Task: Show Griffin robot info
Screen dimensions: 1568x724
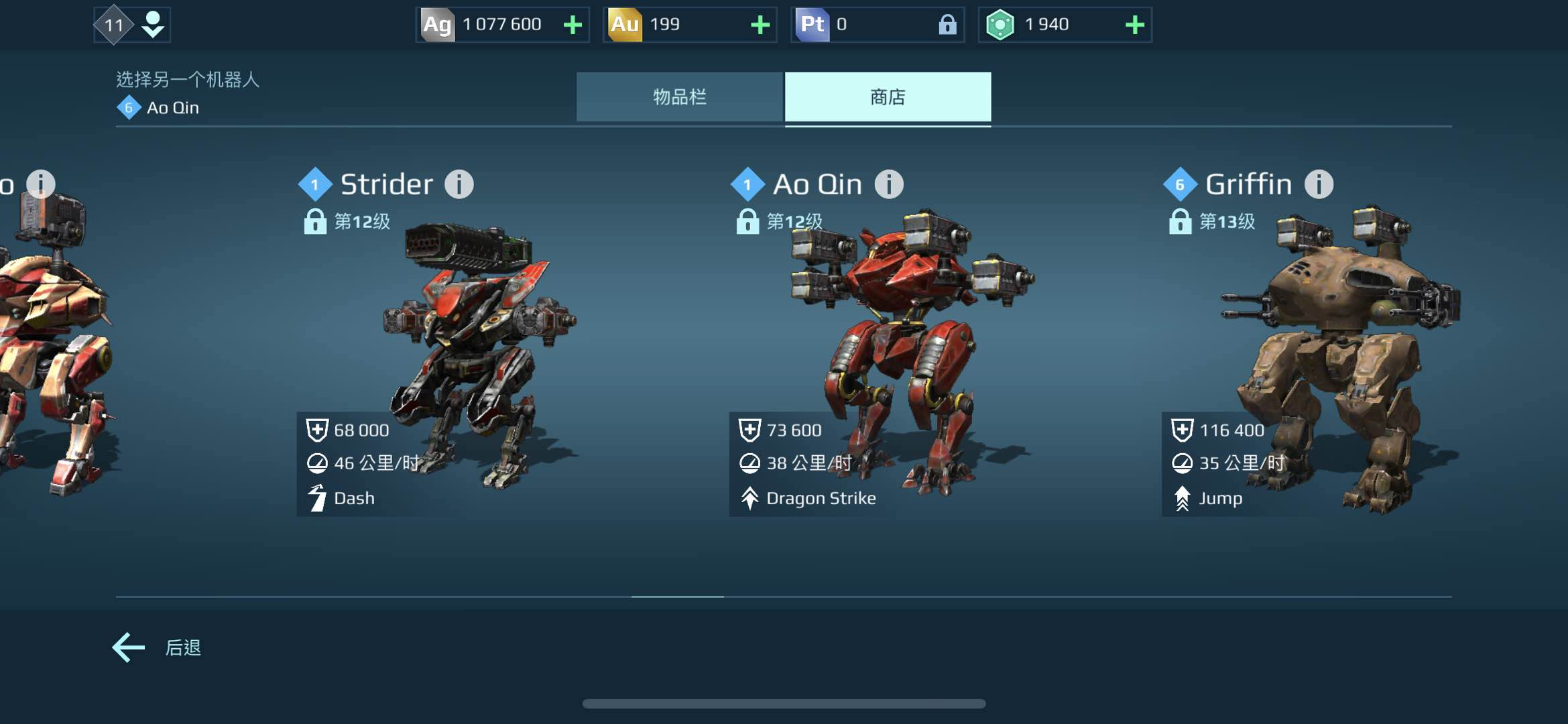Action: 1319,184
